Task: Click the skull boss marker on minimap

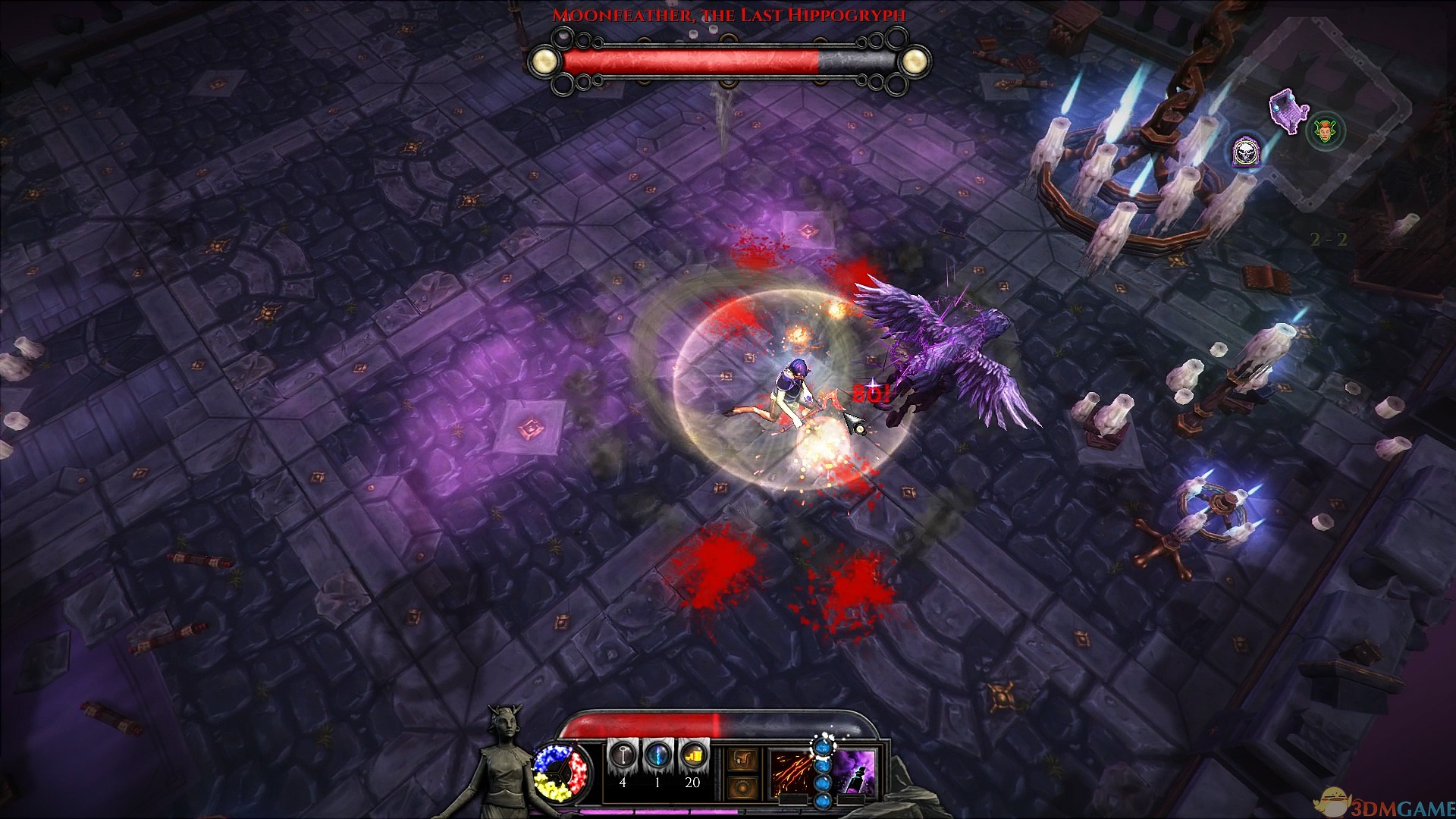Action: tap(1244, 152)
